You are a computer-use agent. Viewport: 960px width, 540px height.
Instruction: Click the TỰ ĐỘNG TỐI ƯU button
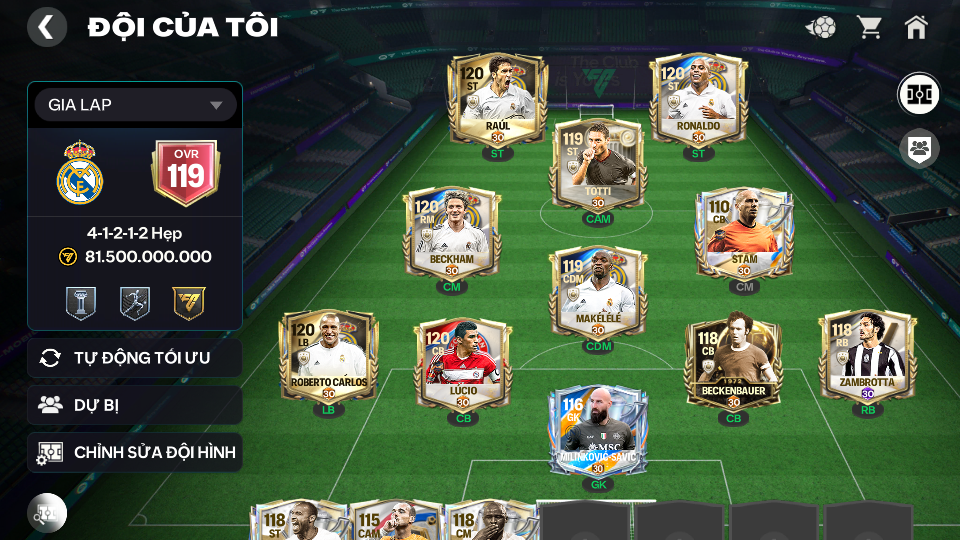135,357
